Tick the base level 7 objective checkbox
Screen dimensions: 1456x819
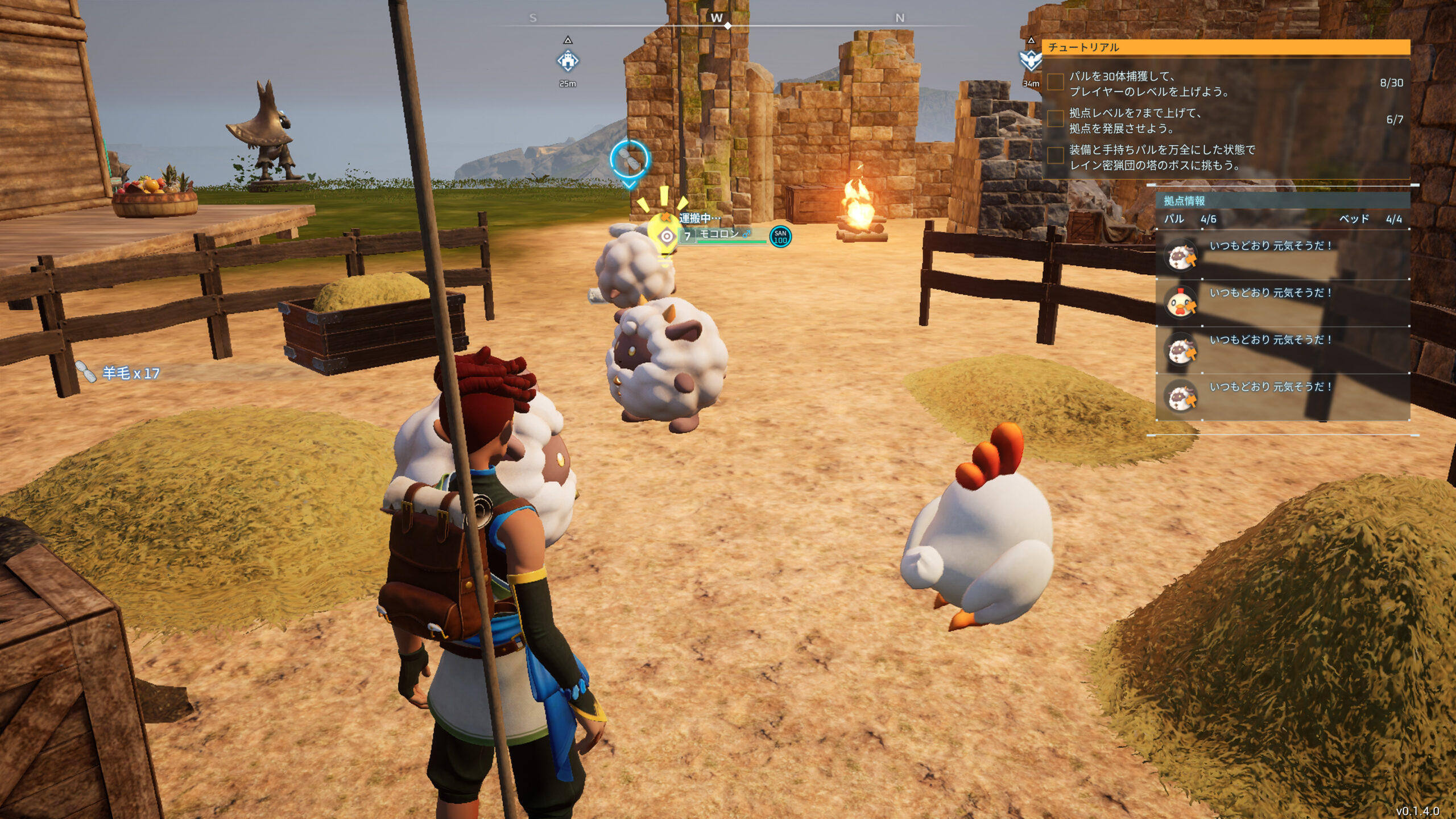pyautogui.click(x=1056, y=119)
